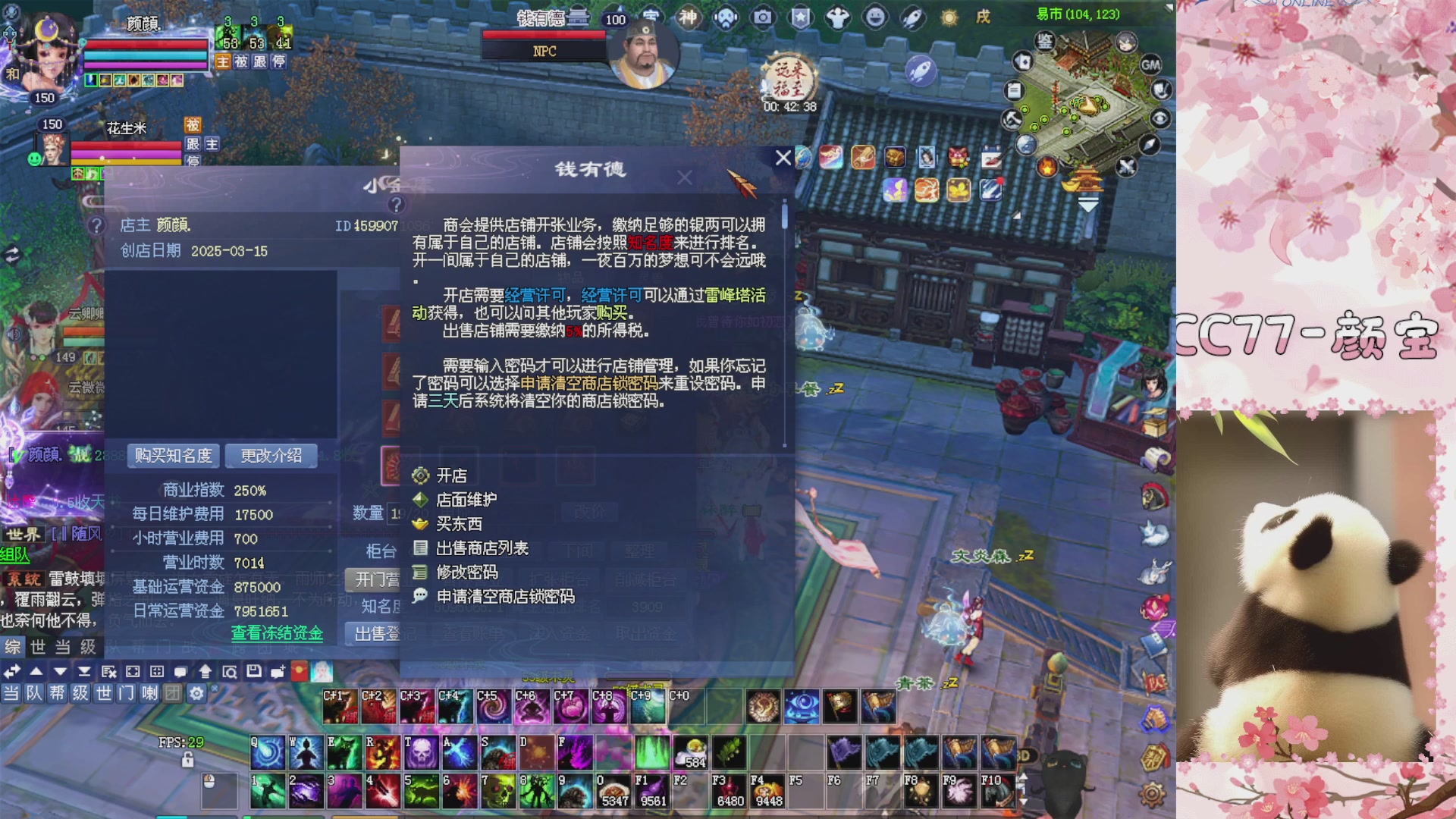Enable the 帮 guild chat channel

coord(57,692)
